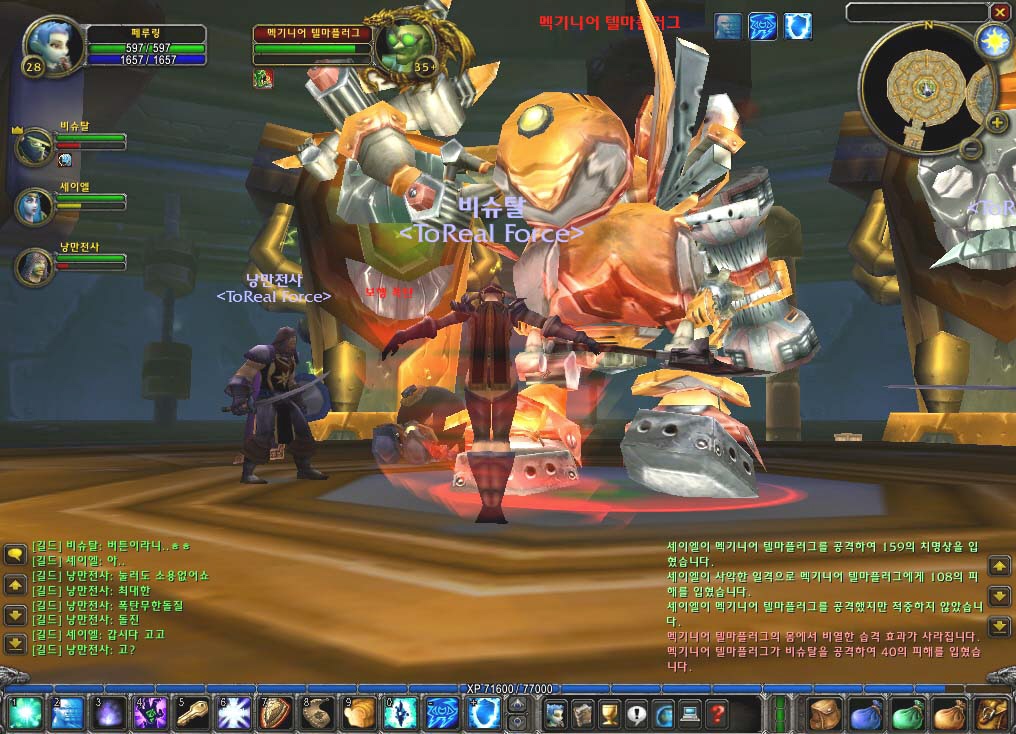
Task: Open the talents trophy cup button
Action: (608, 714)
